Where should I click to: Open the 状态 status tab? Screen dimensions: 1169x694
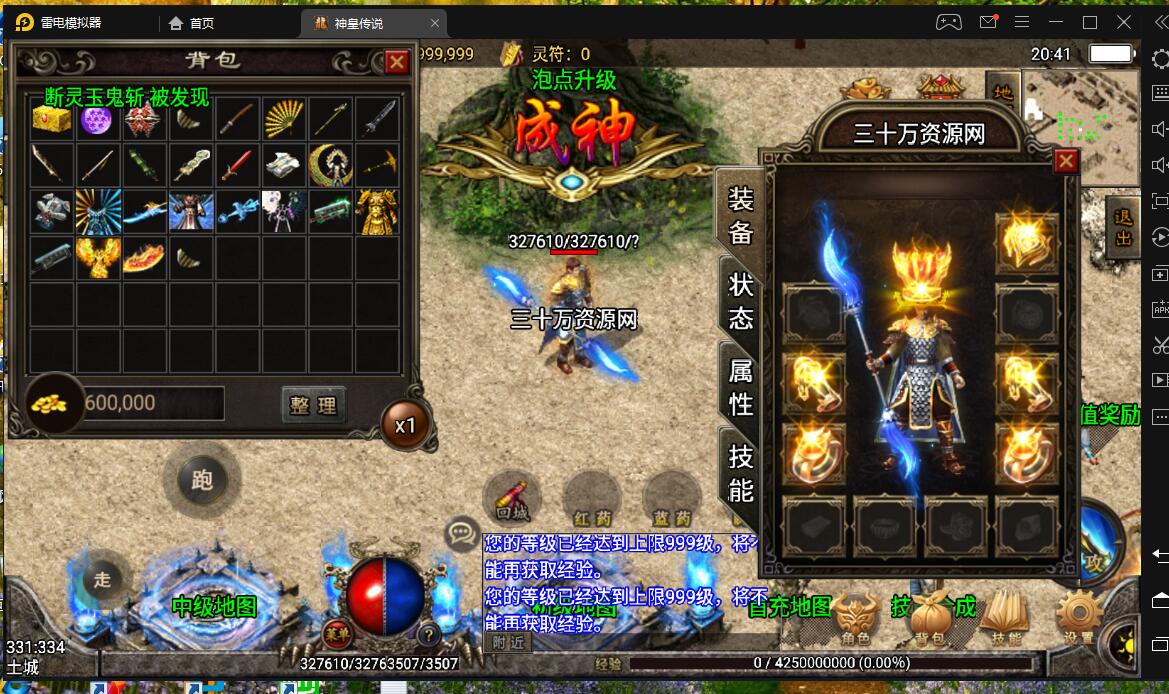pyautogui.click(x=740, y=301)
